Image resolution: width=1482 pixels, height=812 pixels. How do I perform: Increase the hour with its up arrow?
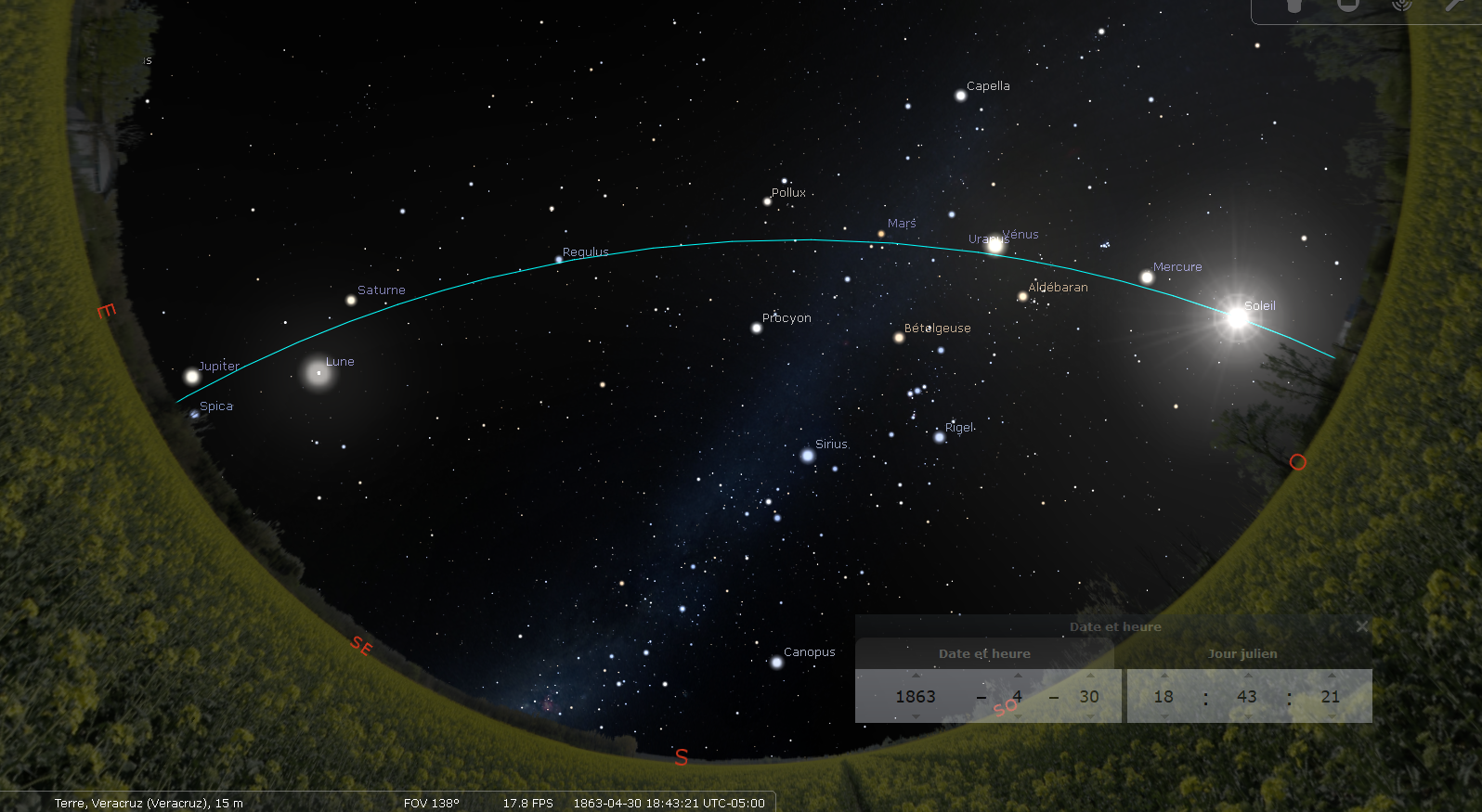coord(1163,676)
